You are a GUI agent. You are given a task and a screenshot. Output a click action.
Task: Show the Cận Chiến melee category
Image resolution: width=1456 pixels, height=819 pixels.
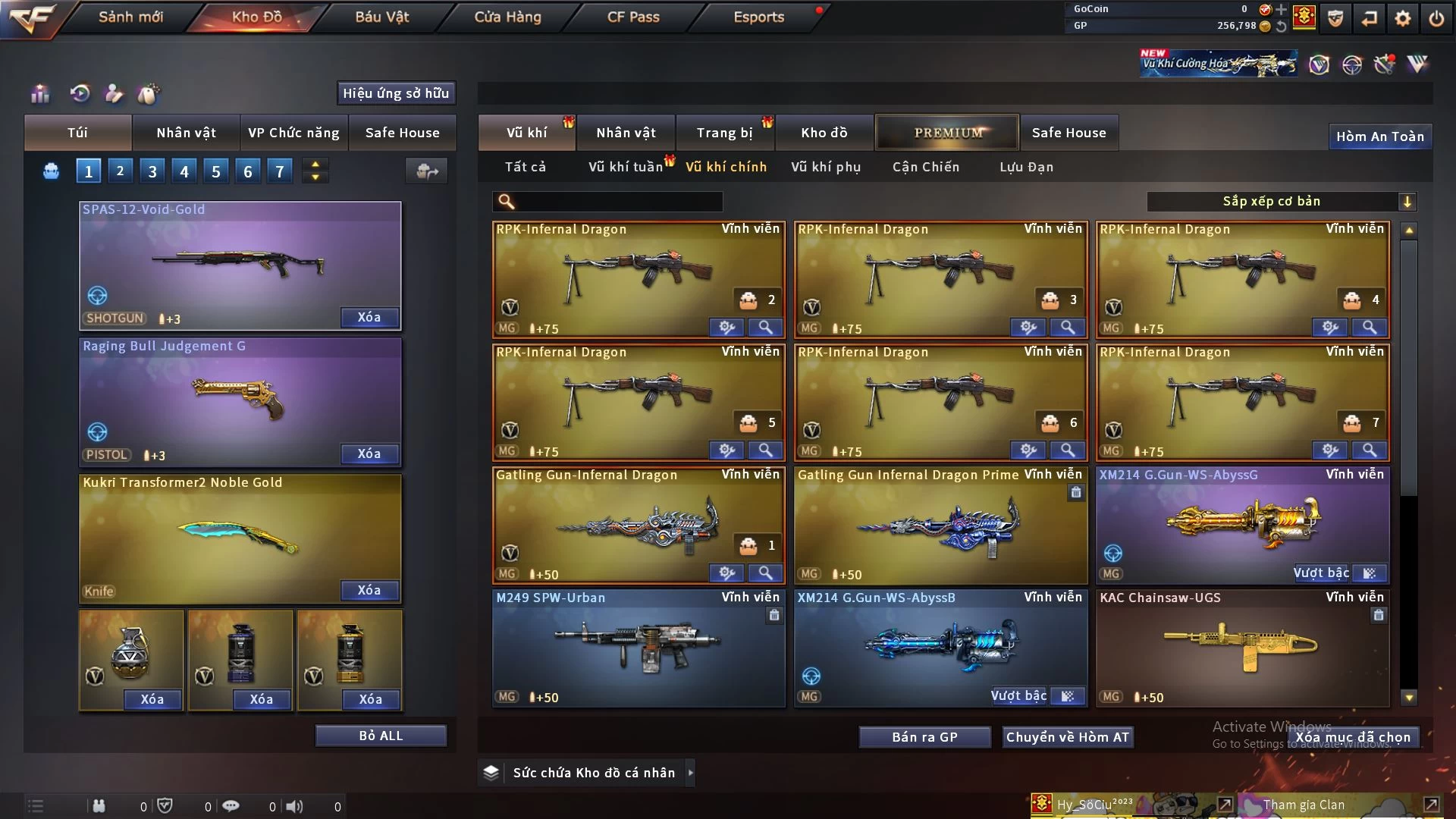pos(926,167)
